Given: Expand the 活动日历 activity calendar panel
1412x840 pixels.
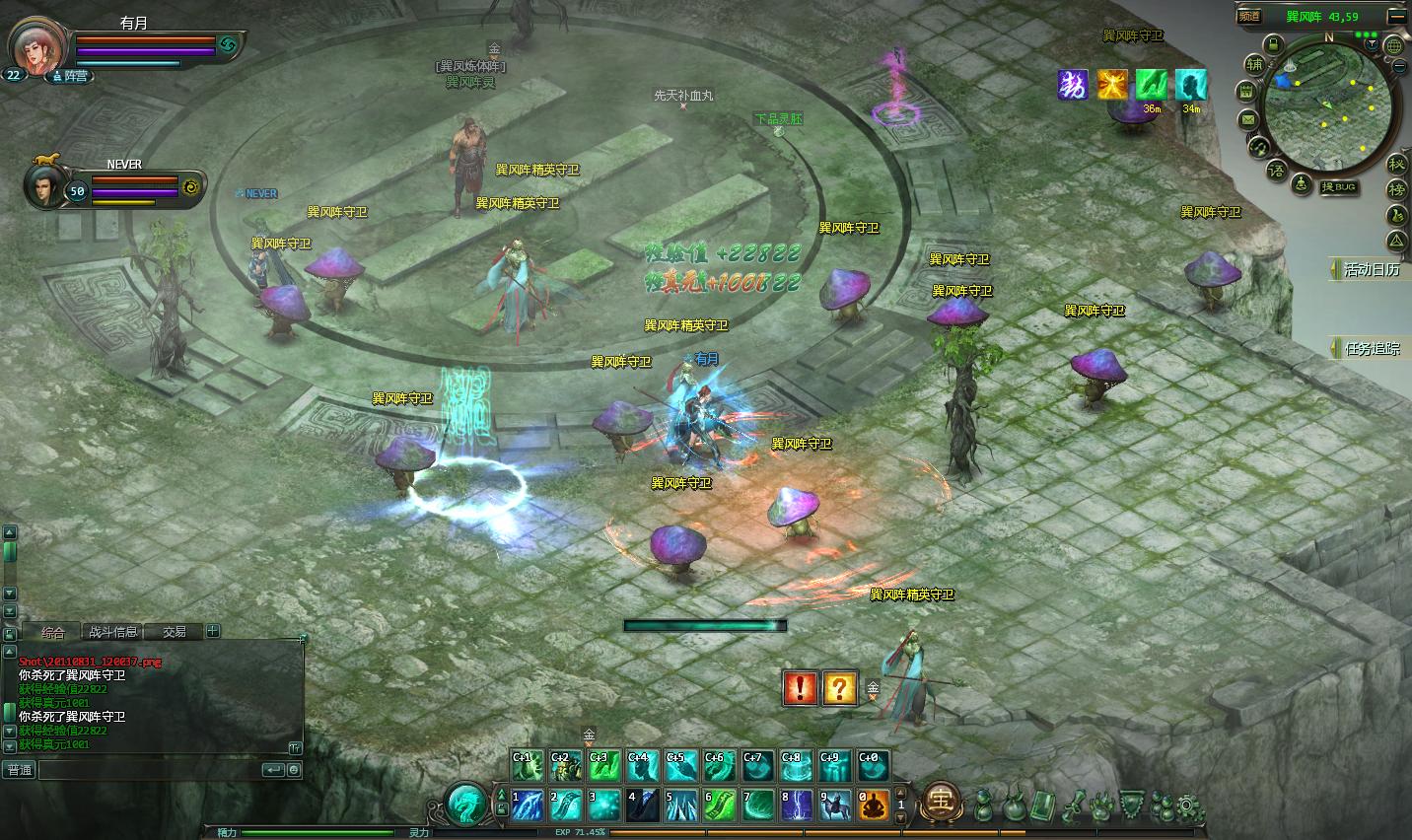Looking at the screenshot, I should pos(1370,269).
